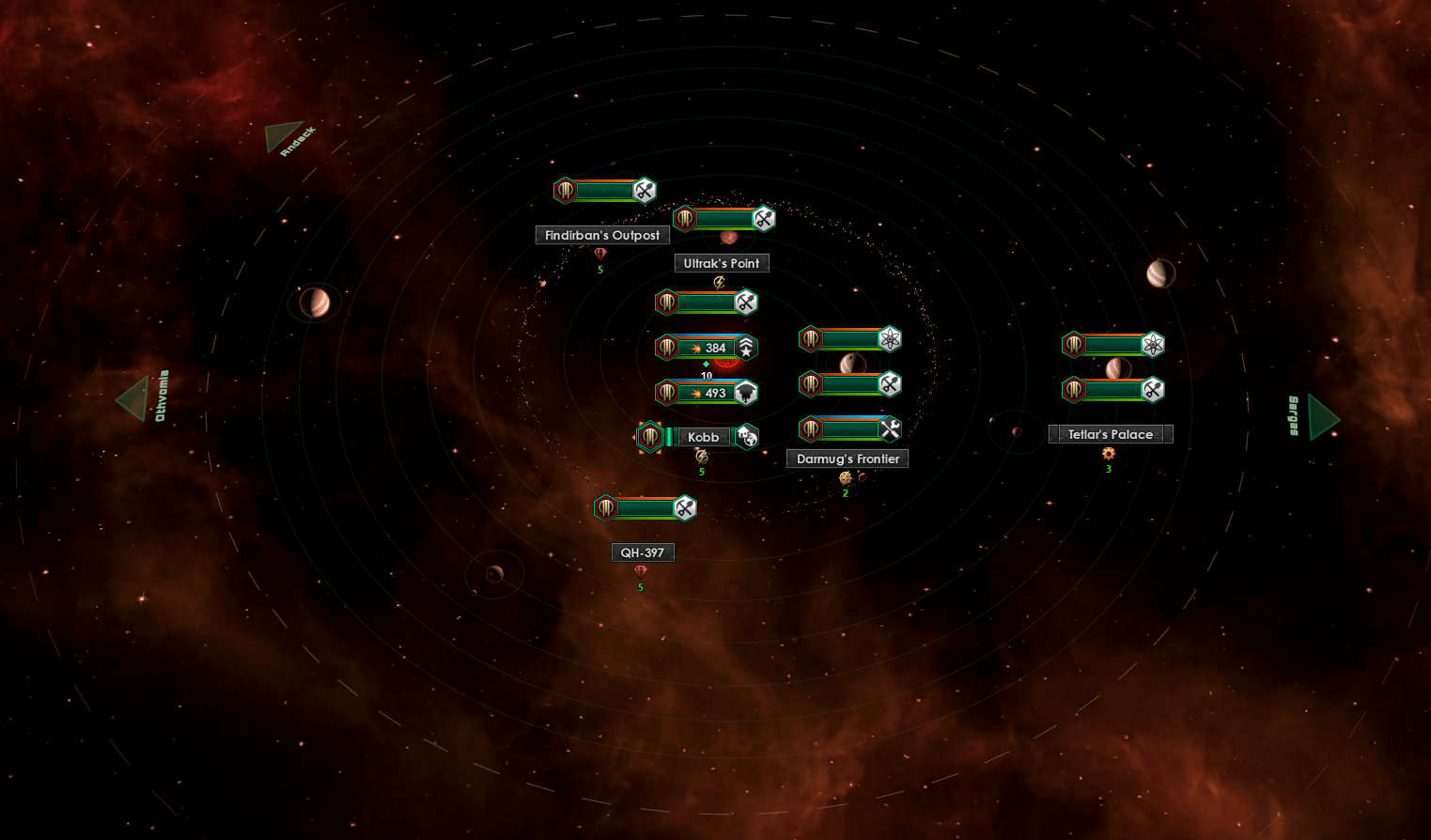Click the Findirban's Outpost label

[x=601, y=235]
